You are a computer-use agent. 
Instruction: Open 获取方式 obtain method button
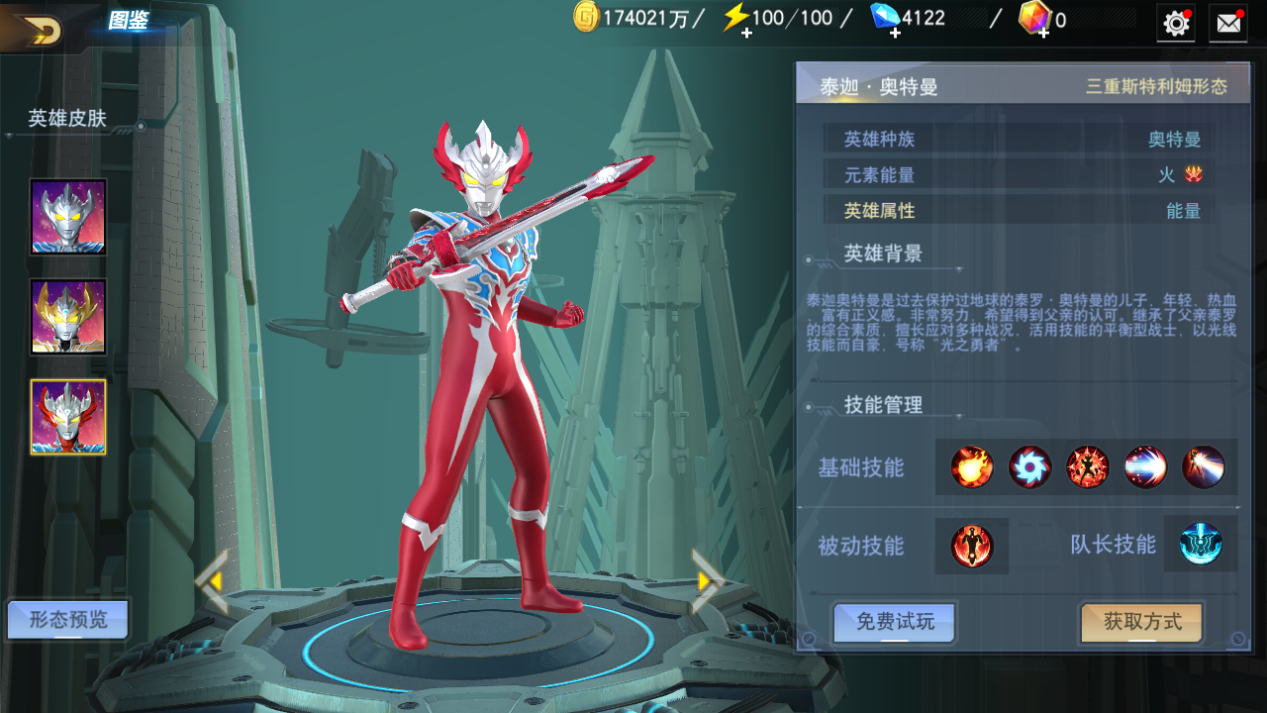(x=1142, y=622)
